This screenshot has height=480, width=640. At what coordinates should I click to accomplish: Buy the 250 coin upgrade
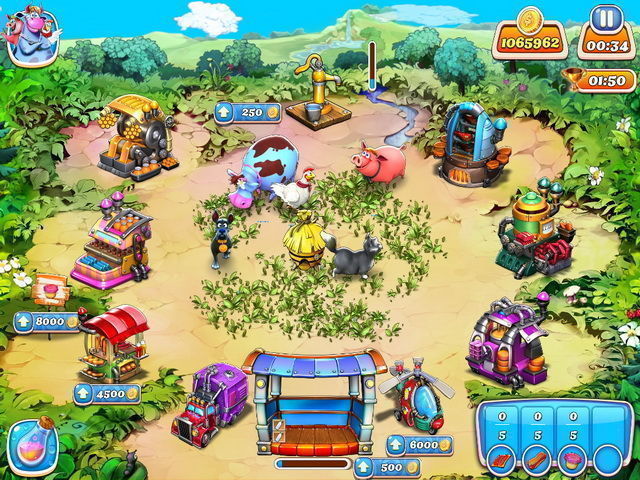[240, 113]
